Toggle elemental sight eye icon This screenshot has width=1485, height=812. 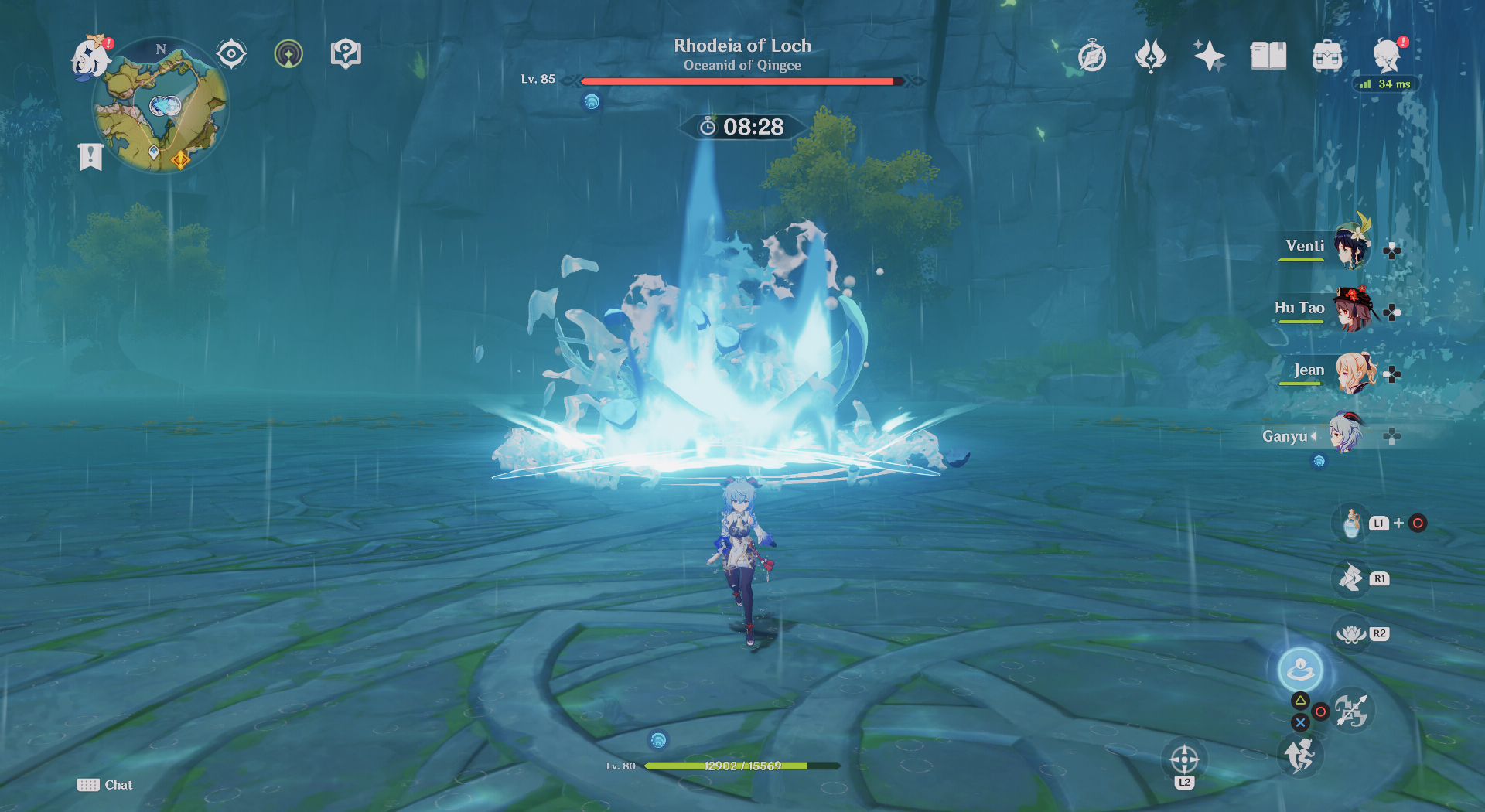[x=231, y=54]
